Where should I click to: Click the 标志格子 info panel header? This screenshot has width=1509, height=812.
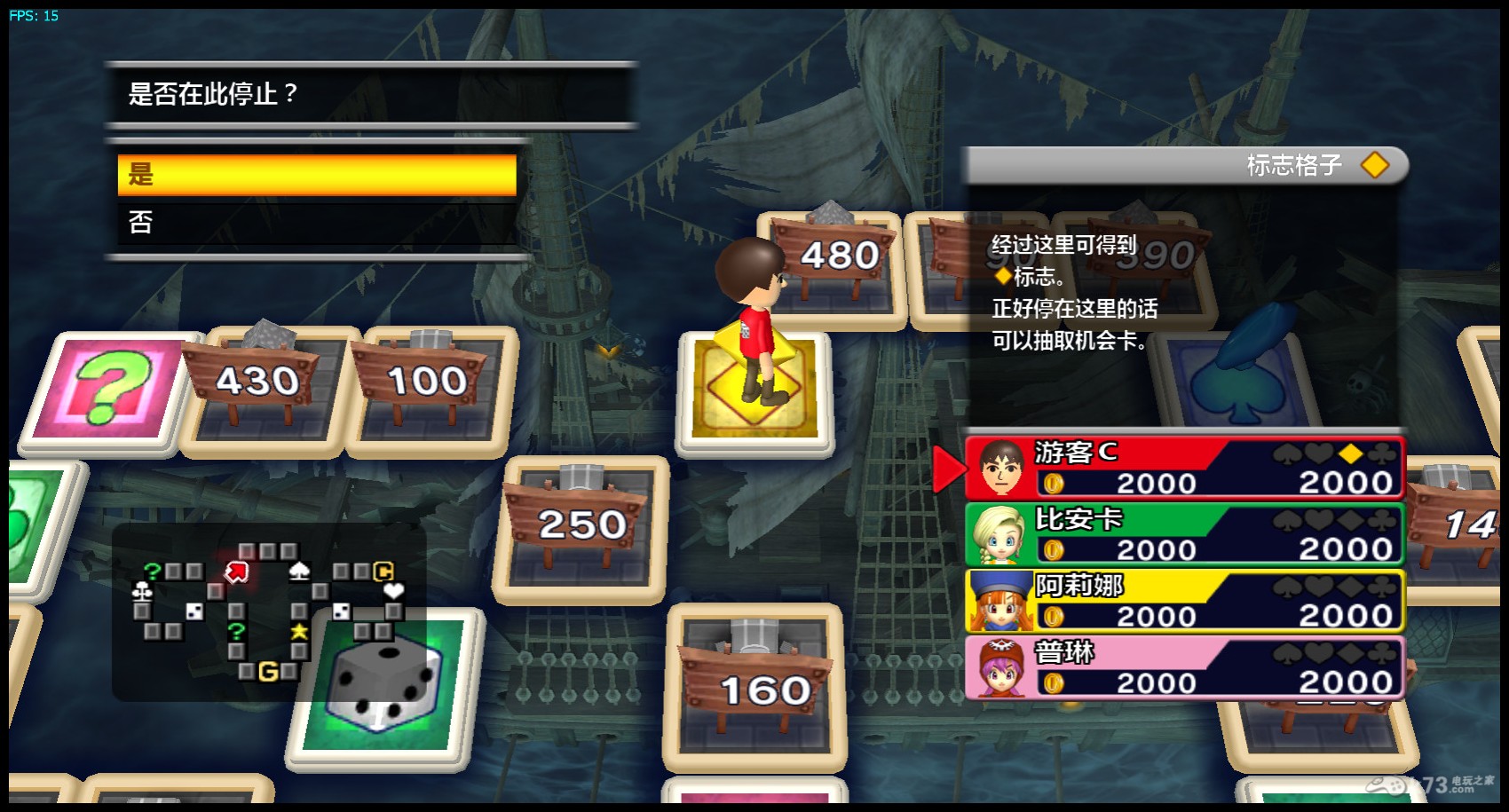[x=1186, y=165]
